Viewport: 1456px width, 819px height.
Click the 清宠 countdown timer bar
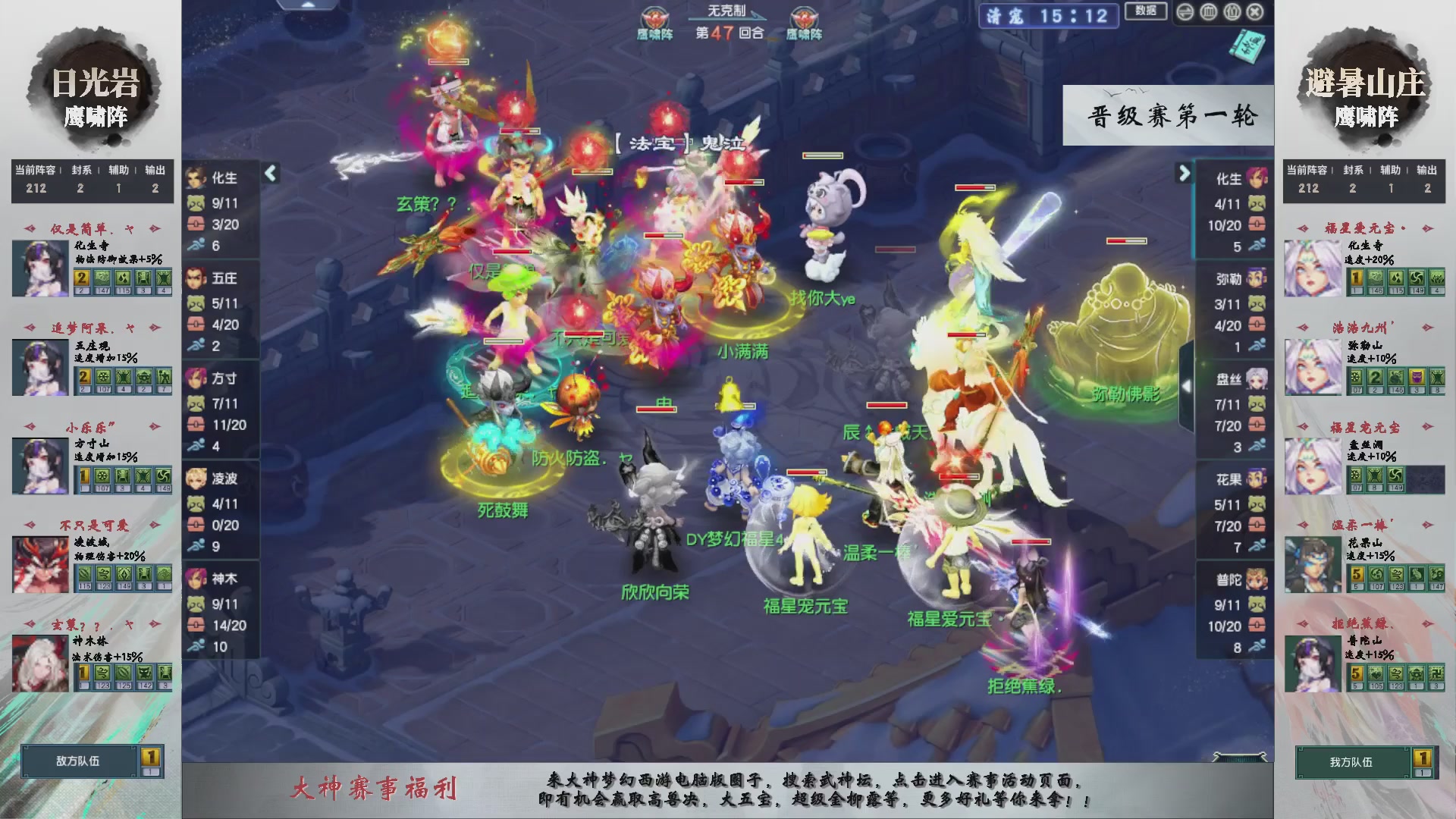click(1049, 17)
